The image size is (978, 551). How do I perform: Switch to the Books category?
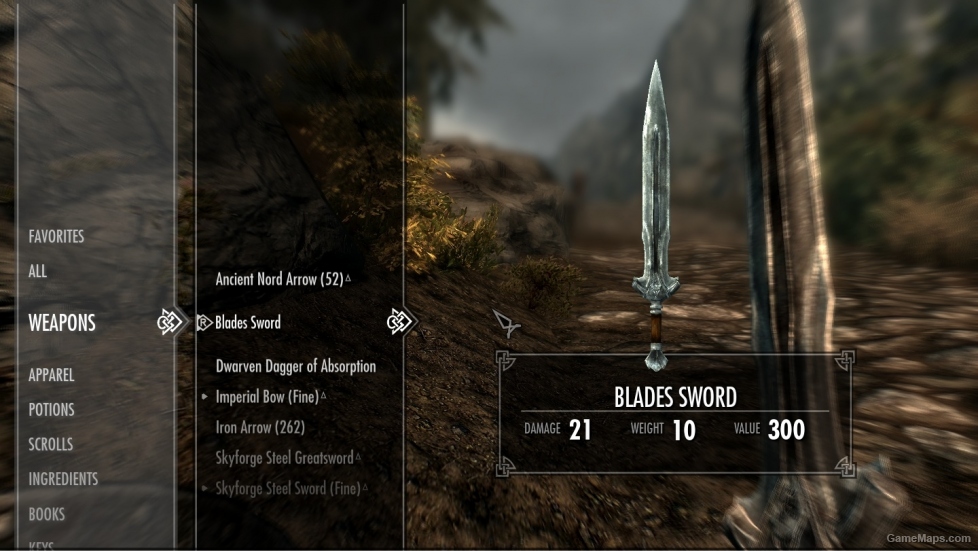click(47, 514)
